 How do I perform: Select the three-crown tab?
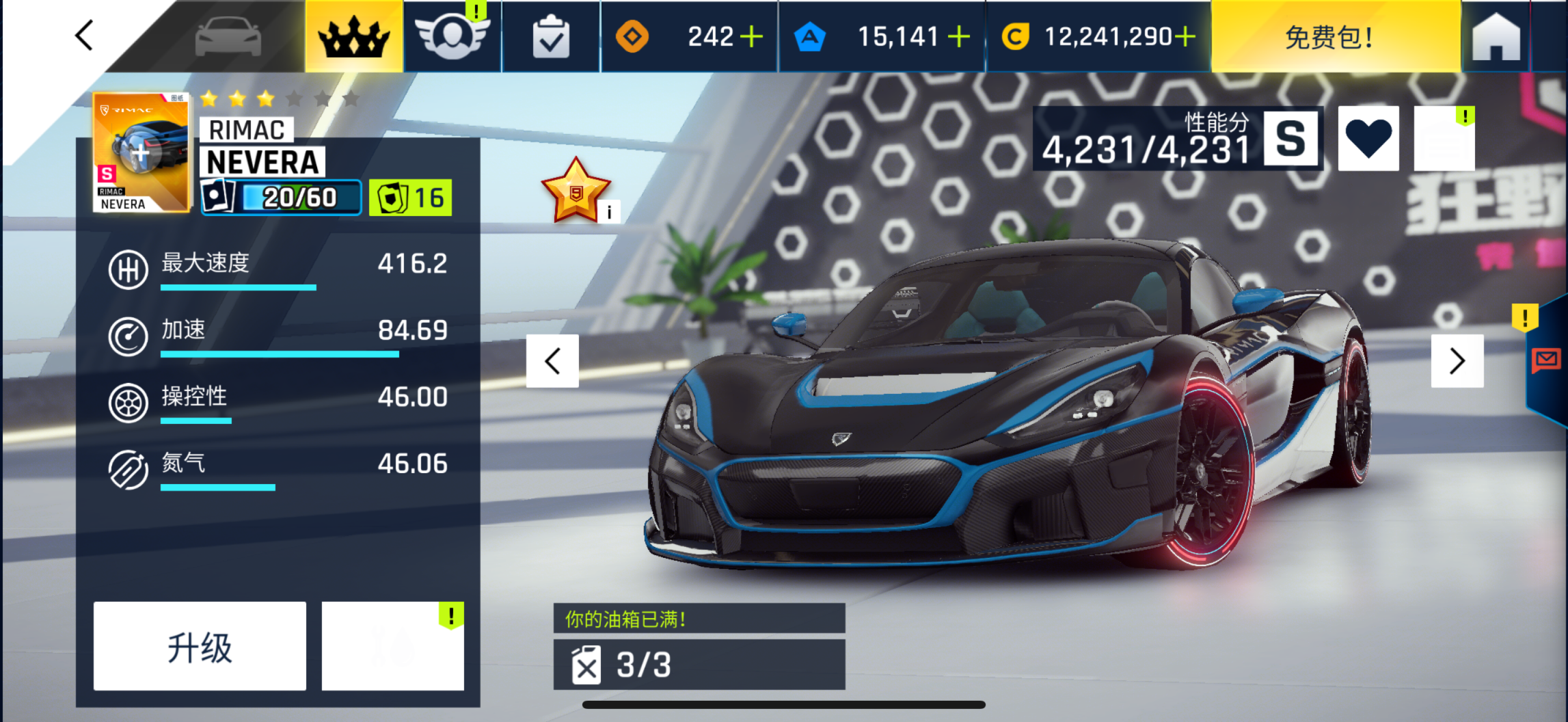(x=353, y=37)
